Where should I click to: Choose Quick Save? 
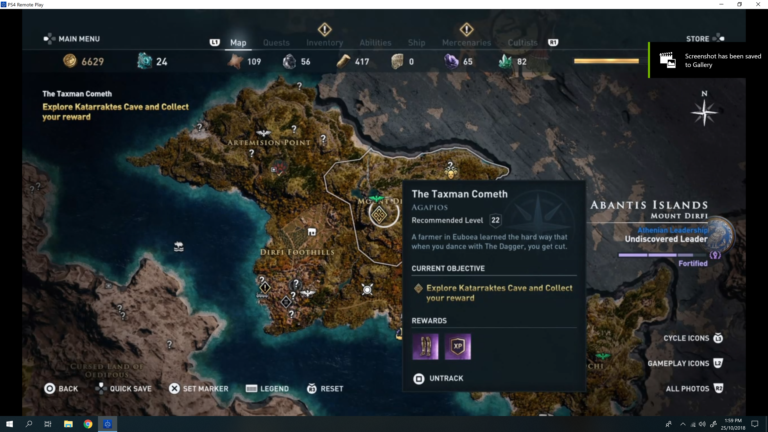(124, 388)
